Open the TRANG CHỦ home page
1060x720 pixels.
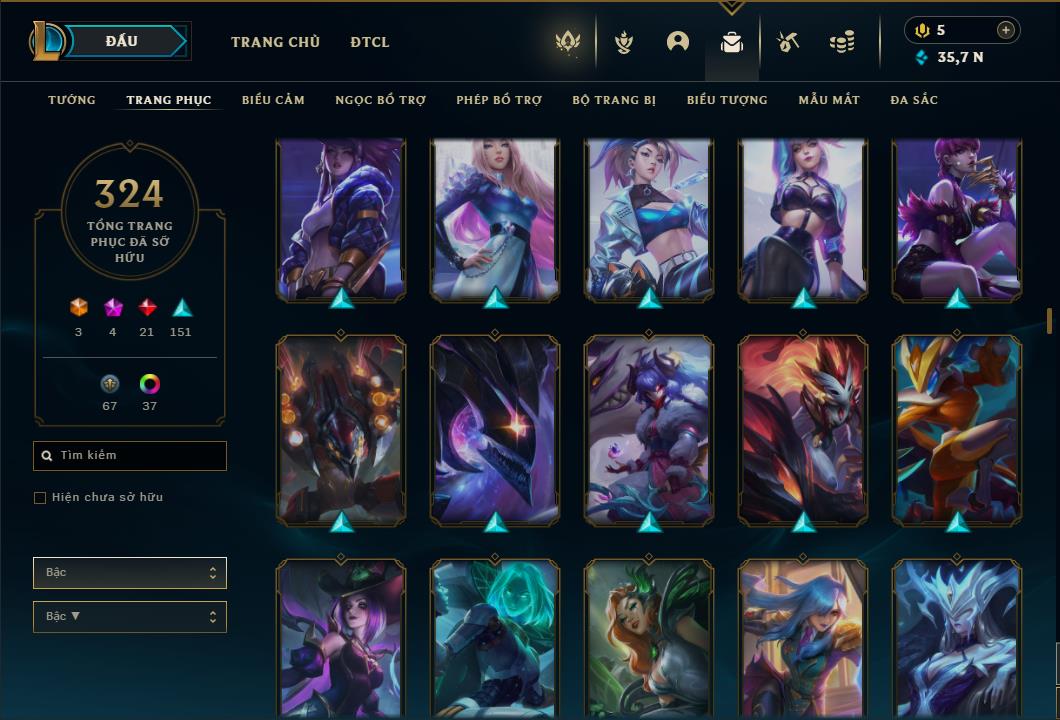(x=275, y=42)
